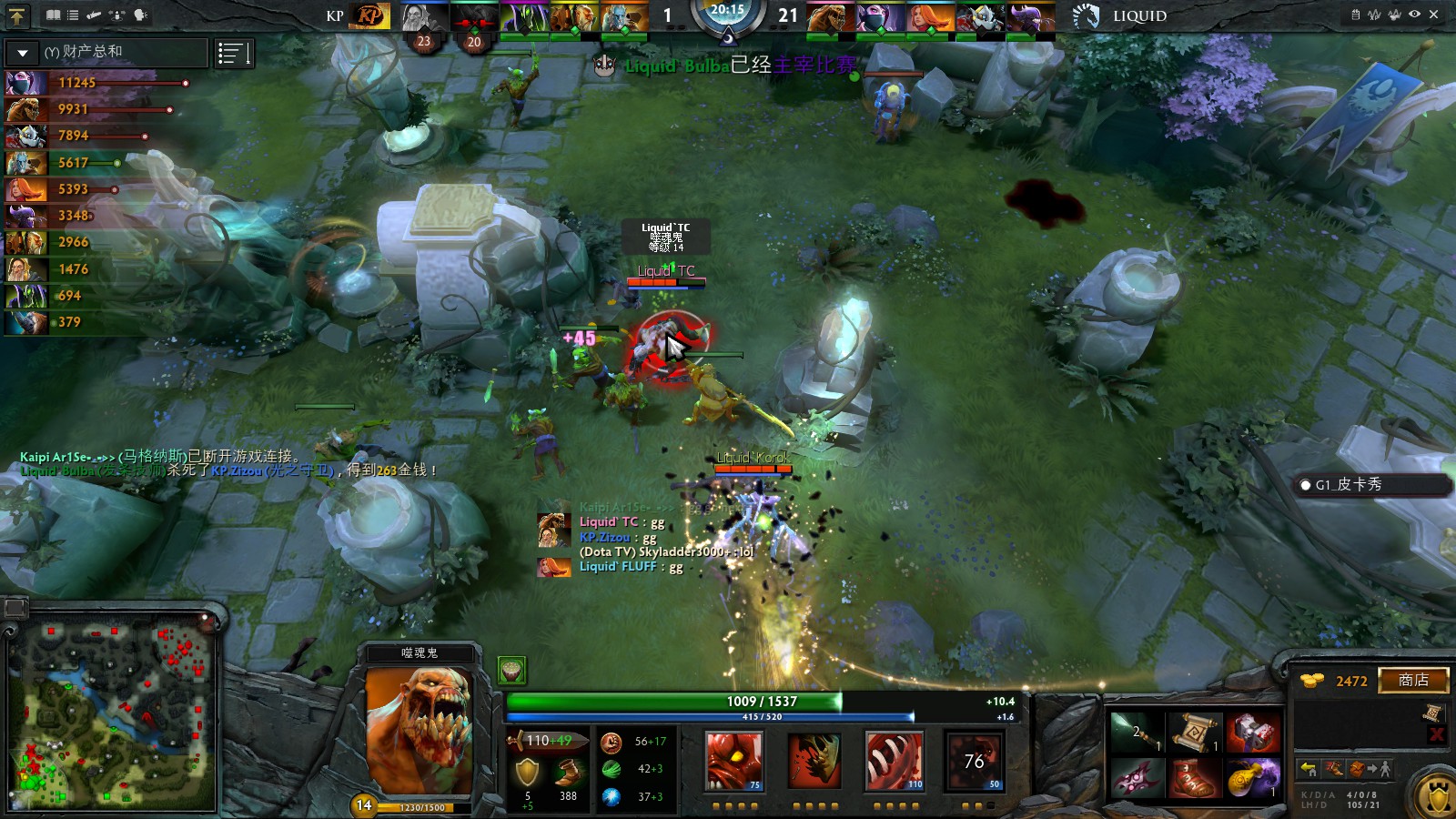Select Lina's portrait in the top bar
The width and height of the screenshot is (1456, 819).
pyautogui.click(x=930, y=16)
